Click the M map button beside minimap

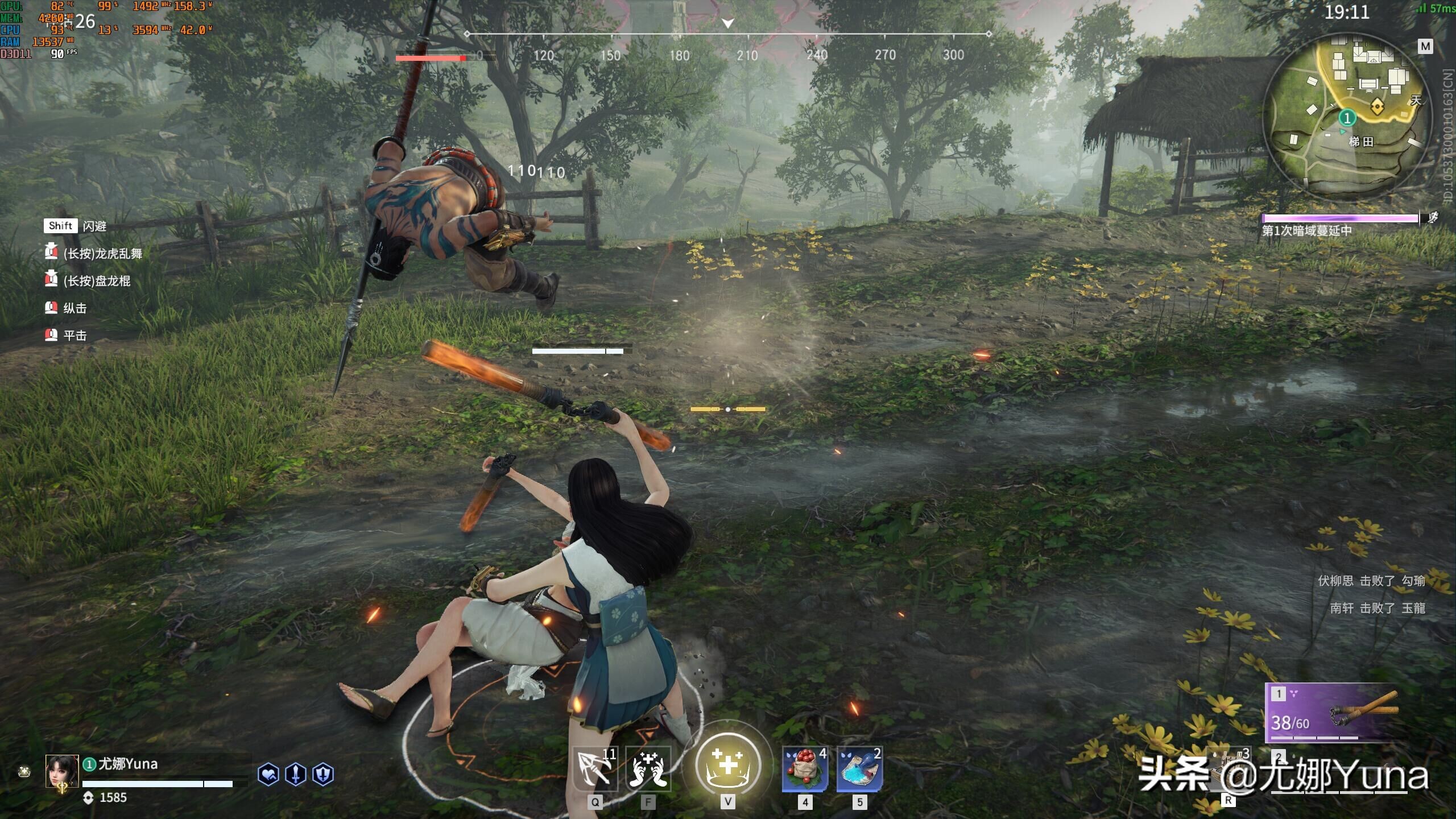coord(1425,47)
